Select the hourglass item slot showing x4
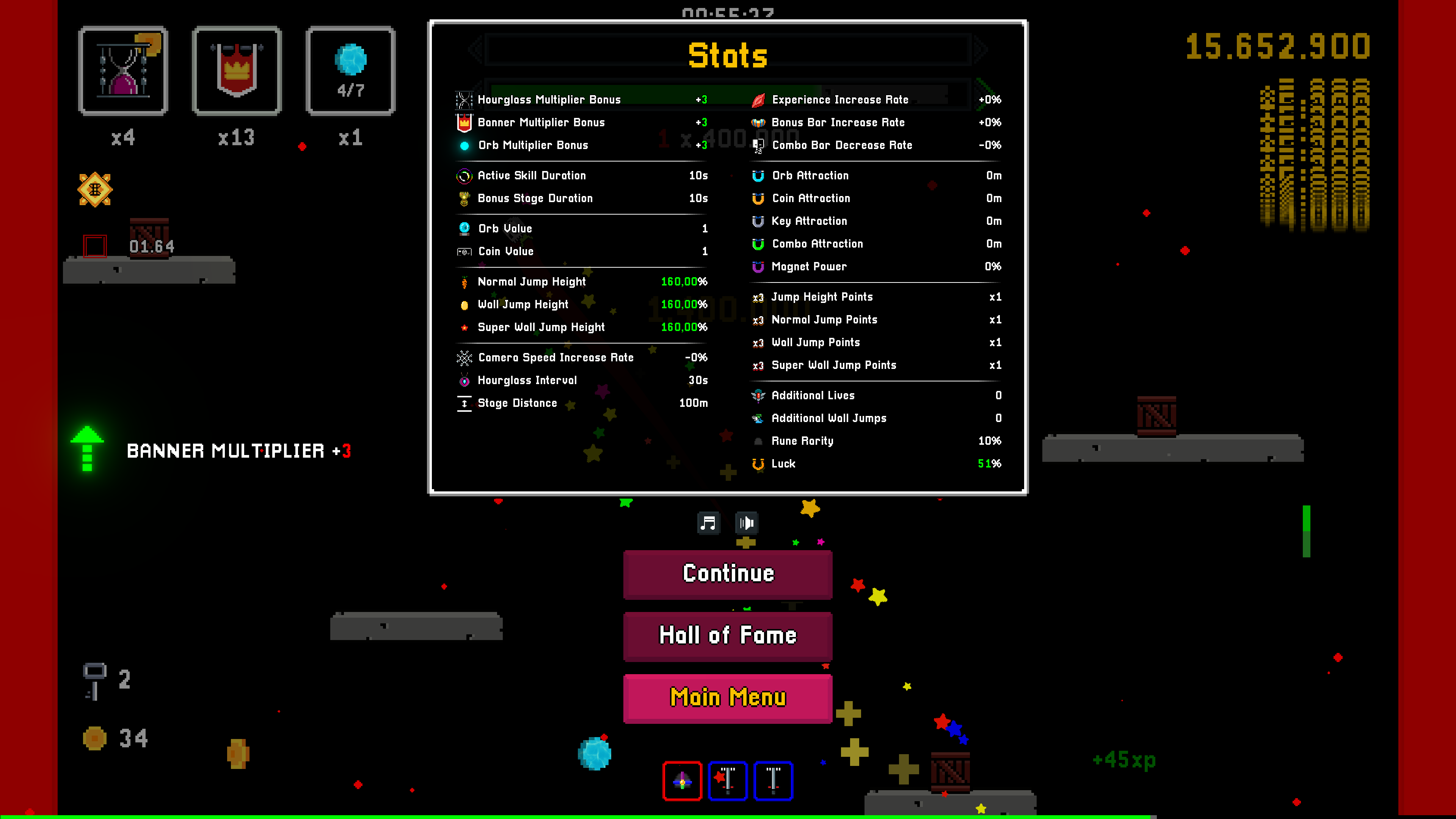 click(123, 71)
